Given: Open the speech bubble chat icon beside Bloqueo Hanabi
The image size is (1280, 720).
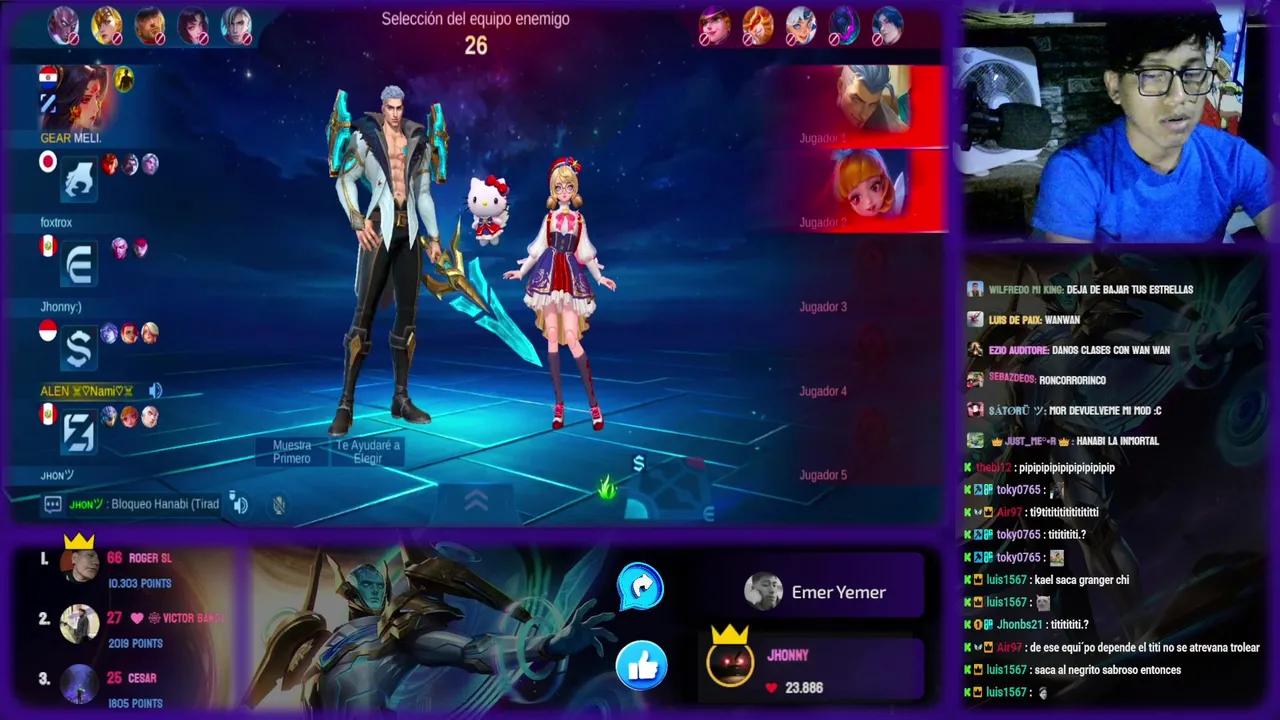Looking at the screenshot, I should tap(54, 504).
